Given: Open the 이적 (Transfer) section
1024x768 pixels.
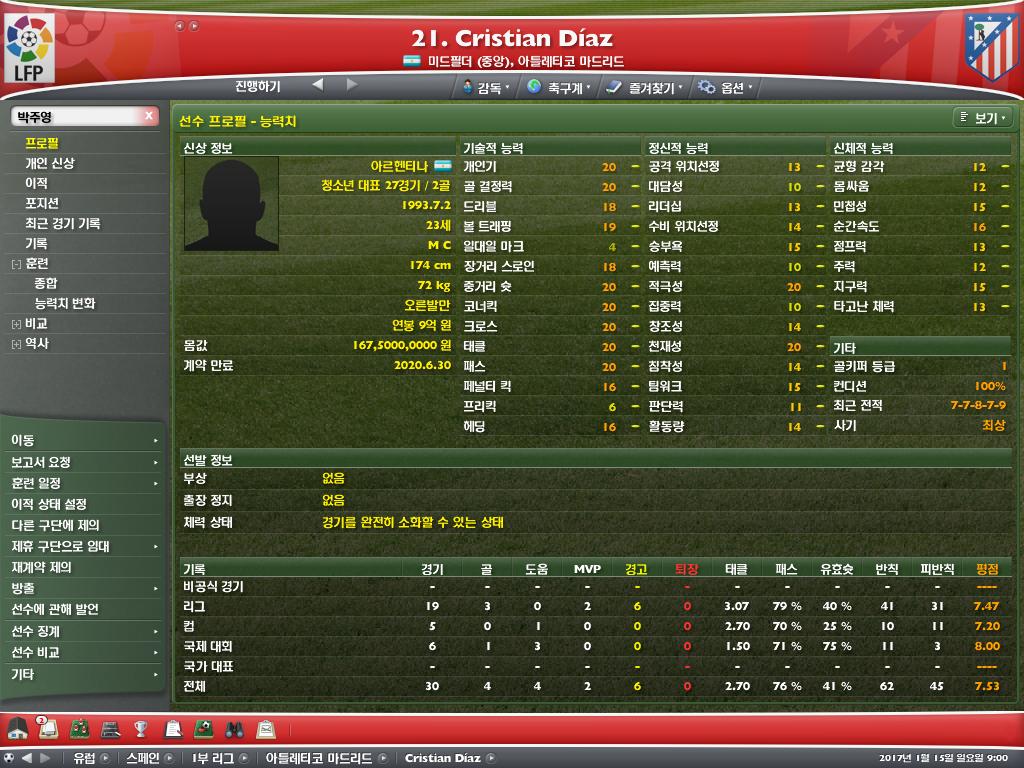Looking at the screenshot, I should (36, 183).
